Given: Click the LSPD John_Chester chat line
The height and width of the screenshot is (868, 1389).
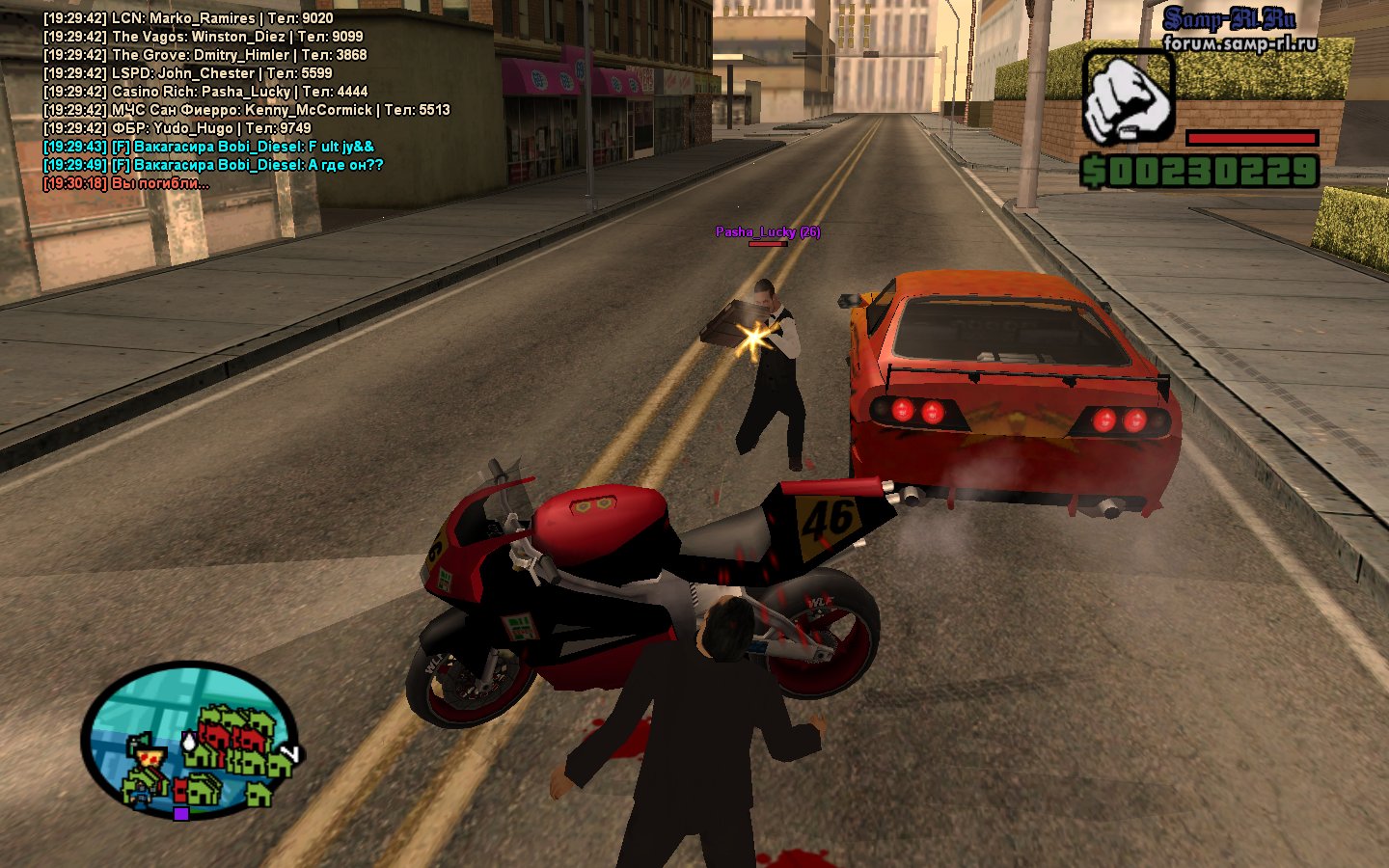Looking at the screenshot, I should (x=187, y=73).
